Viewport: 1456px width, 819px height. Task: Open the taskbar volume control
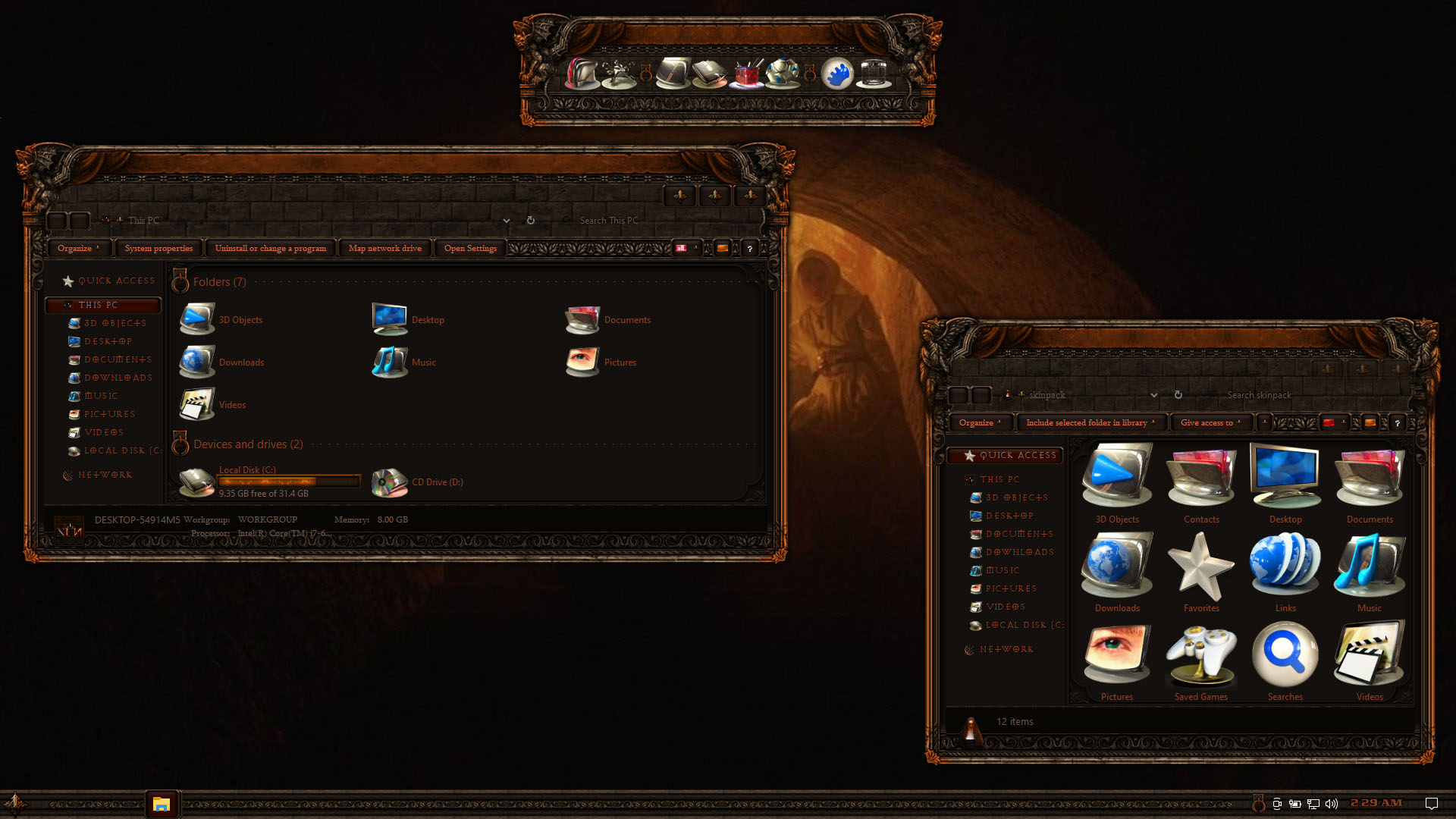(1332, 804)
